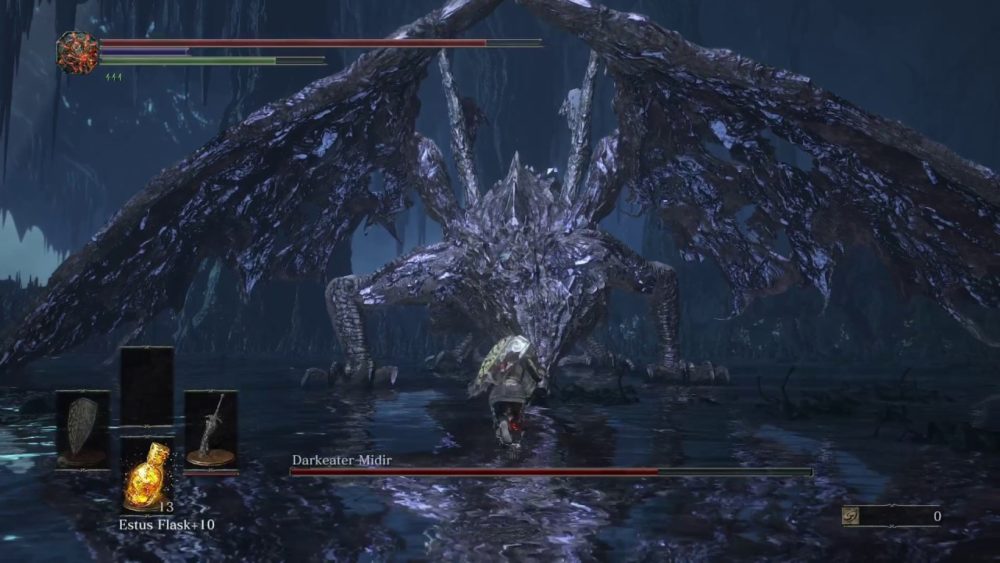
Task: Select the right-hand sword slot
Action: pyautogui.click(x=211, y=429)
